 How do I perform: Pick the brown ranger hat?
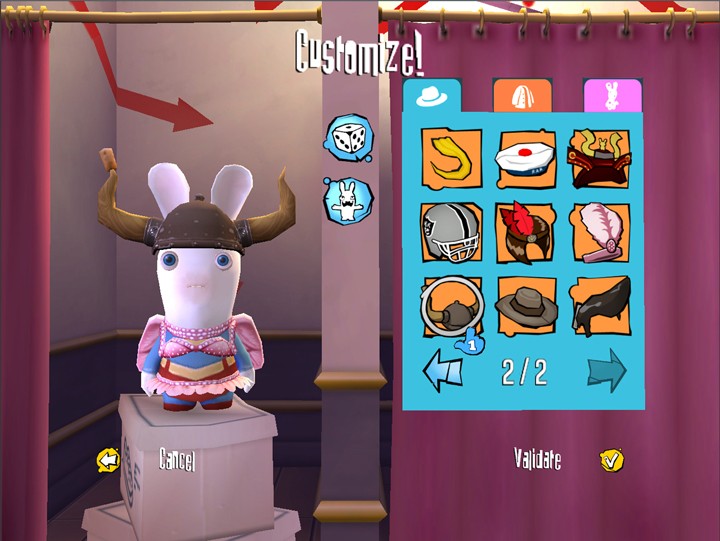526,307
